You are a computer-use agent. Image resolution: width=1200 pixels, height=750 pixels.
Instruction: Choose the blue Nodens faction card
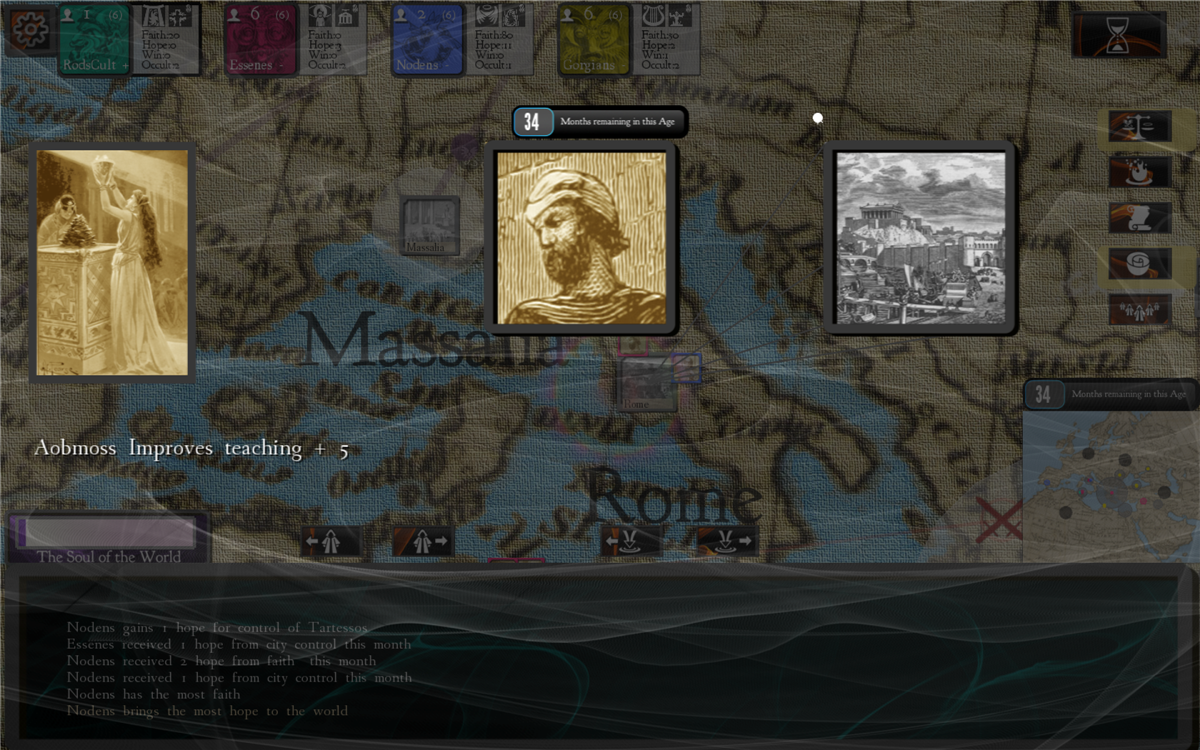tap(427, 40)
